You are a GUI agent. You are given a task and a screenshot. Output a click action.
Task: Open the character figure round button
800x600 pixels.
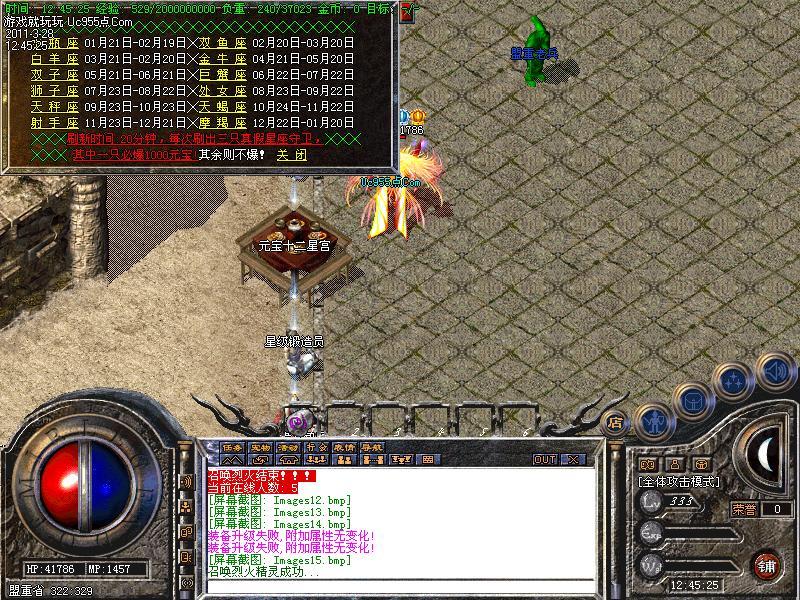[x=654, y=421]
